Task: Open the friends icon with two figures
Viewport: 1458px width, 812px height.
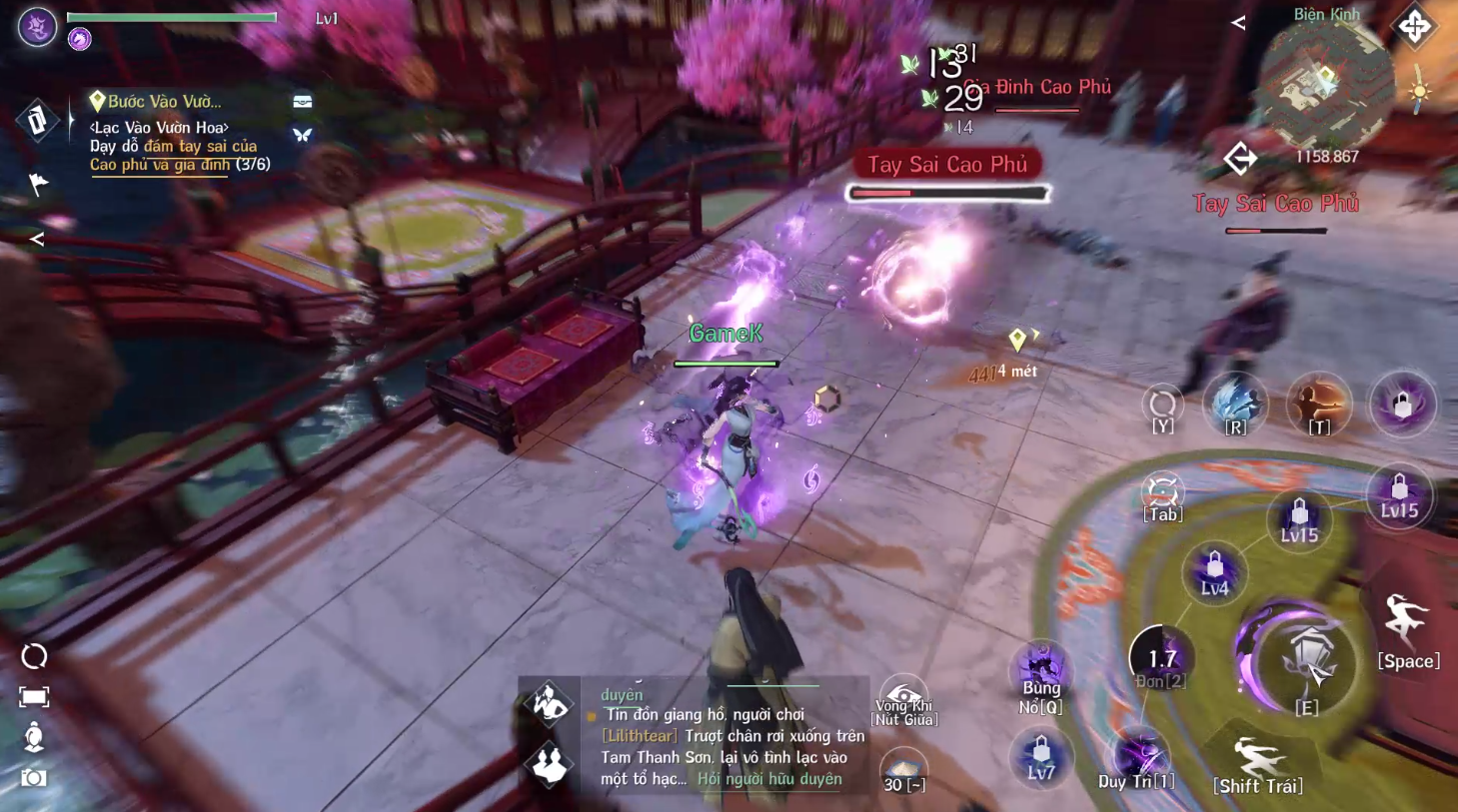Action: tap(549, 764)
